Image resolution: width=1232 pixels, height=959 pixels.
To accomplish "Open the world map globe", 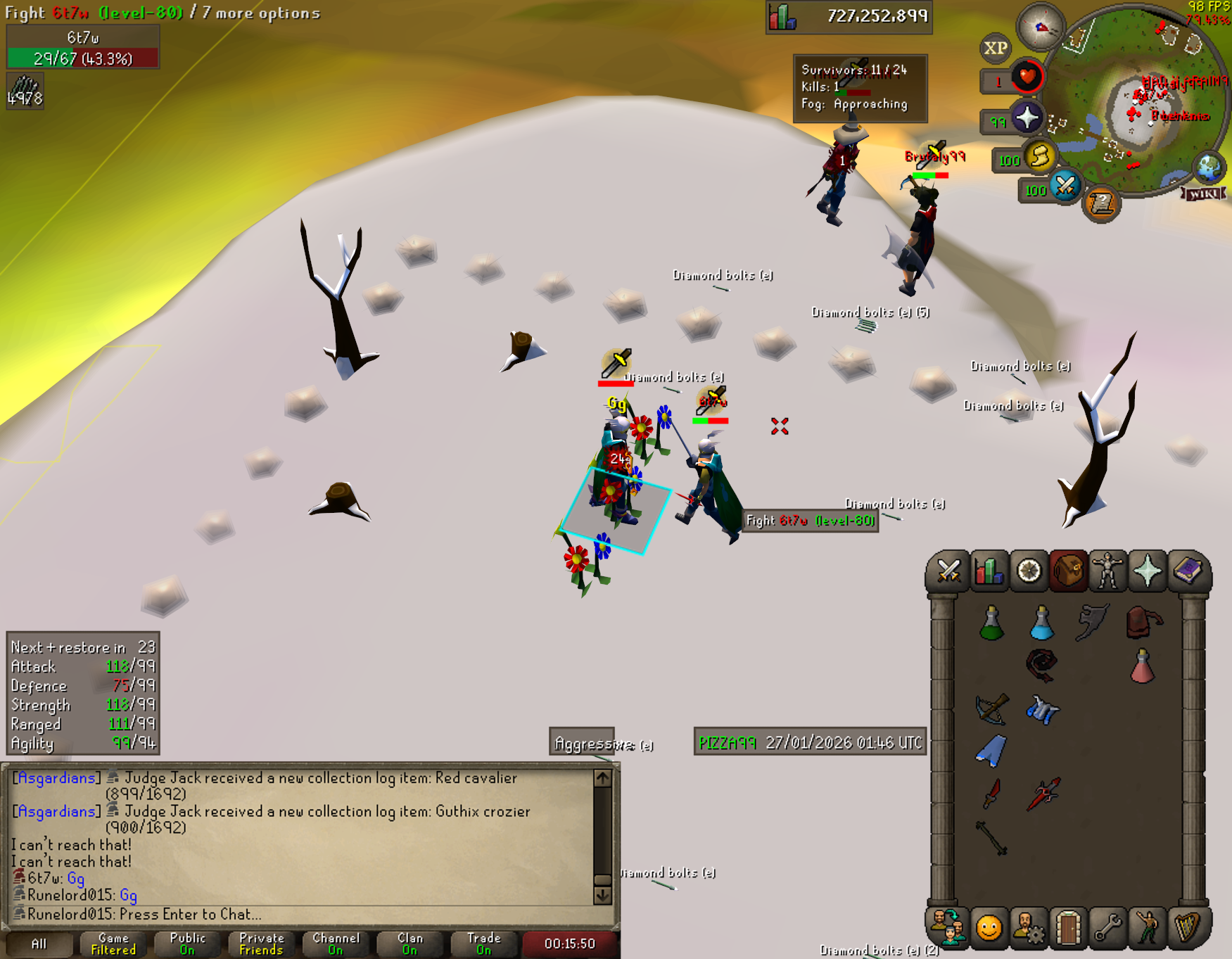I will click(1209, 169).
